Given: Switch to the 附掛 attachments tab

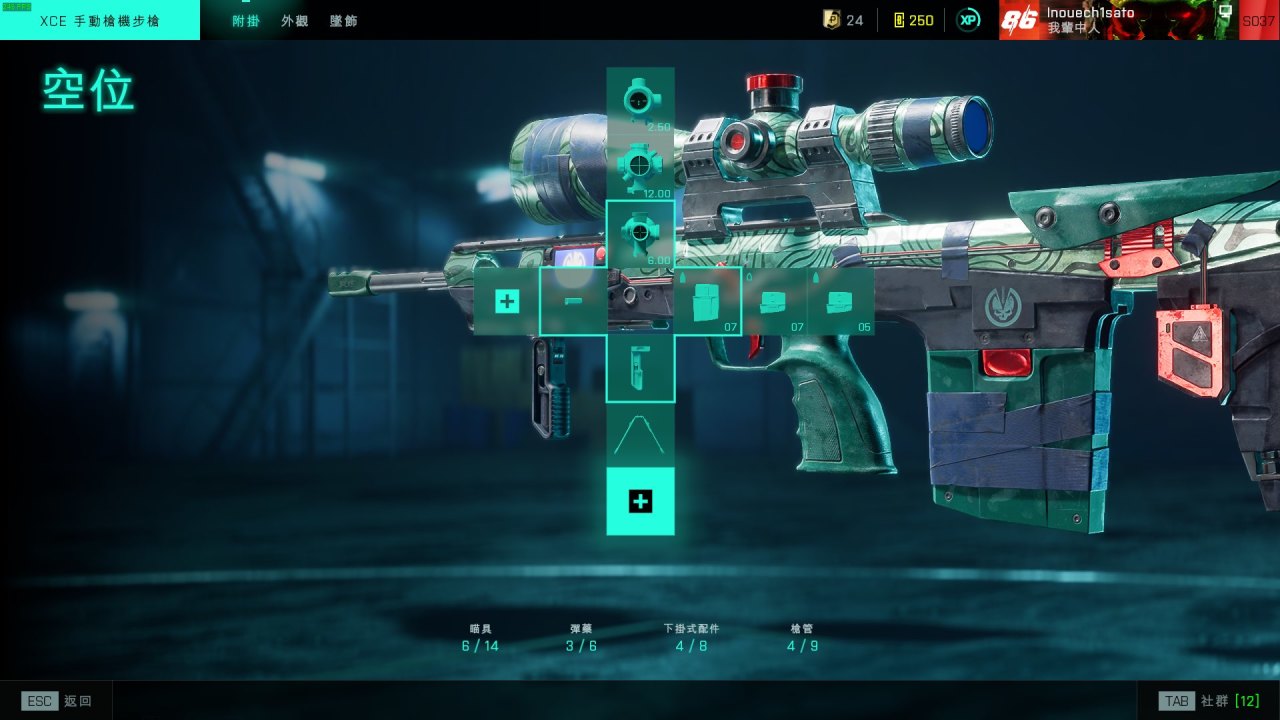Looking at the screenshot, I should click(245, 20).
